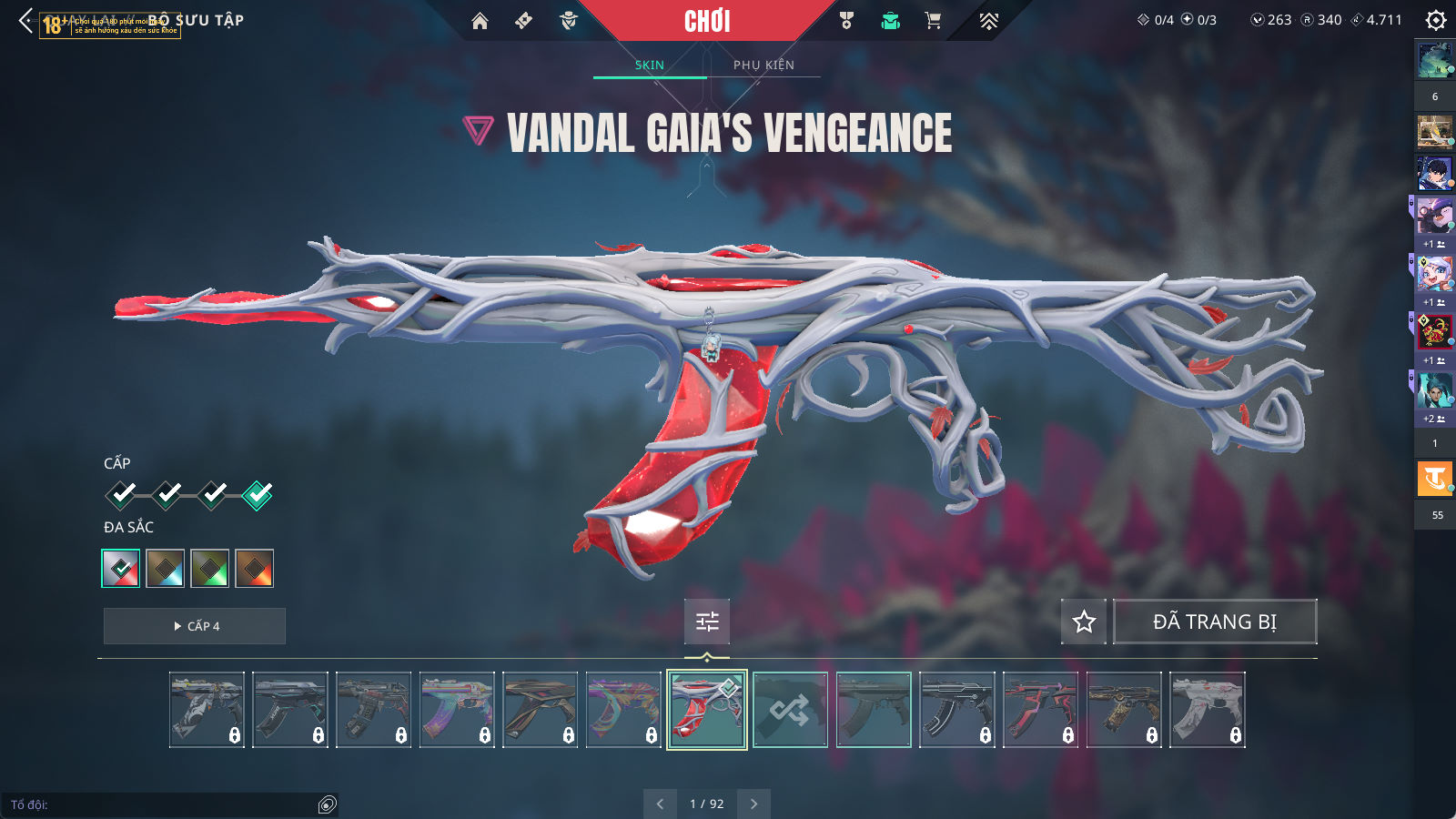Pick the orange variant color swatch
The height and width of the screenshot is (819, 1456).
(x=255, y=569)
